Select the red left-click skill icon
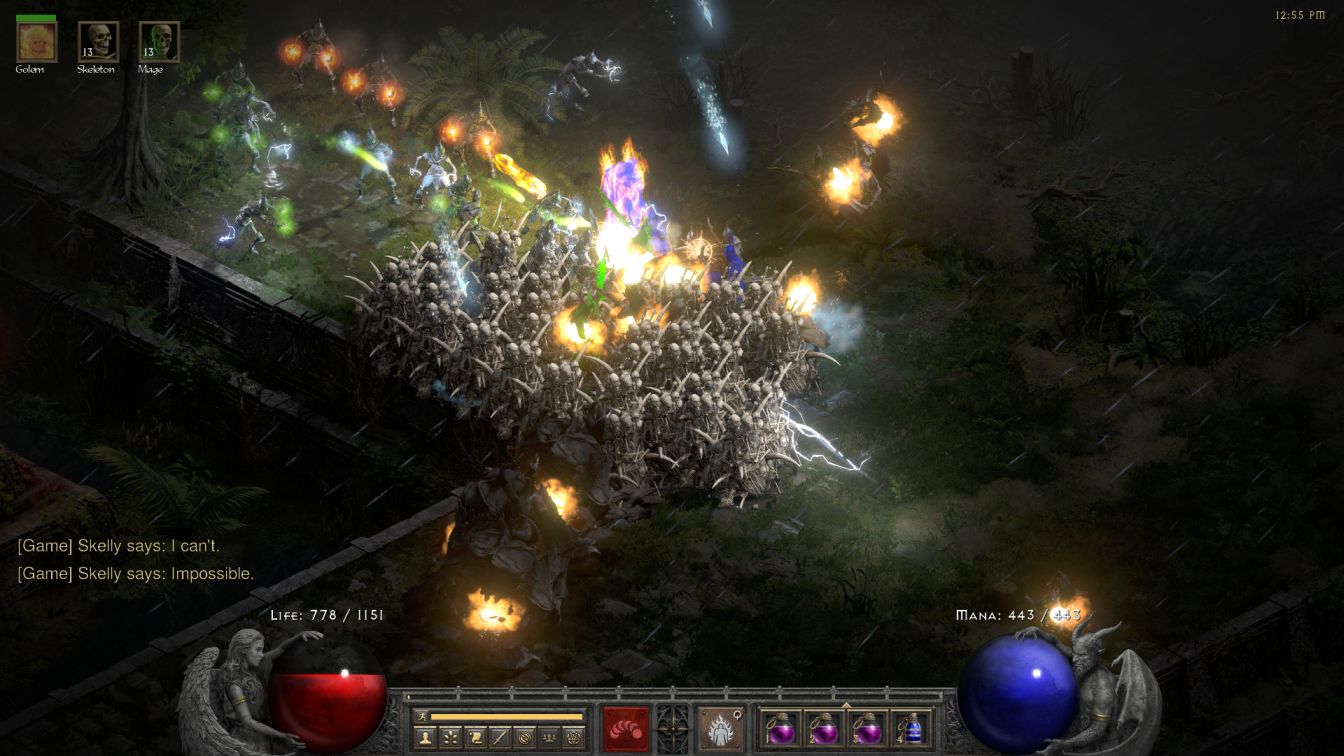 (x=626, y=728)
